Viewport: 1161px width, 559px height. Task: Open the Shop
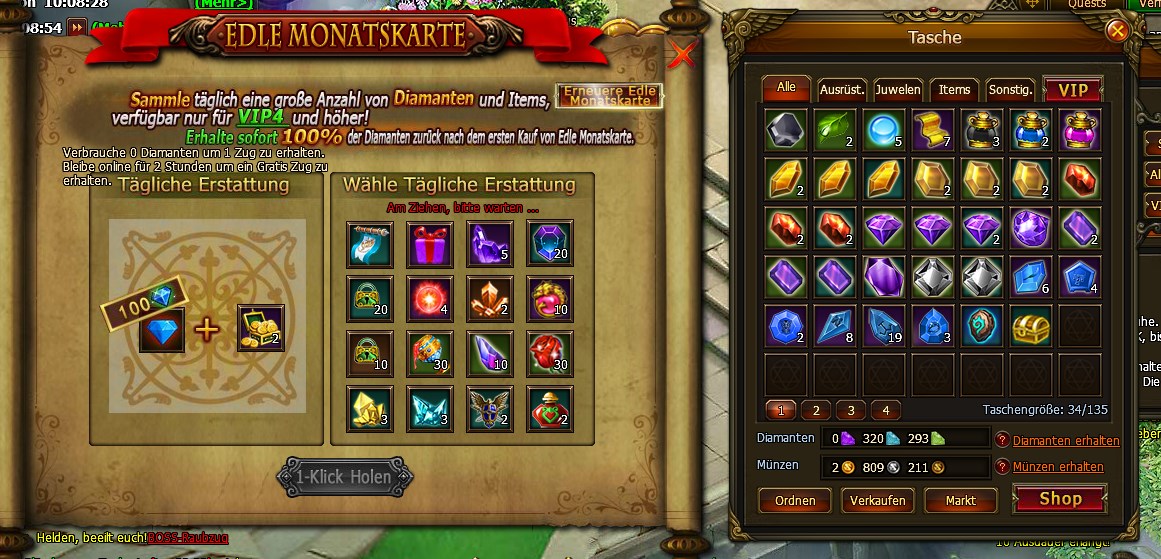click(1059, 499)
